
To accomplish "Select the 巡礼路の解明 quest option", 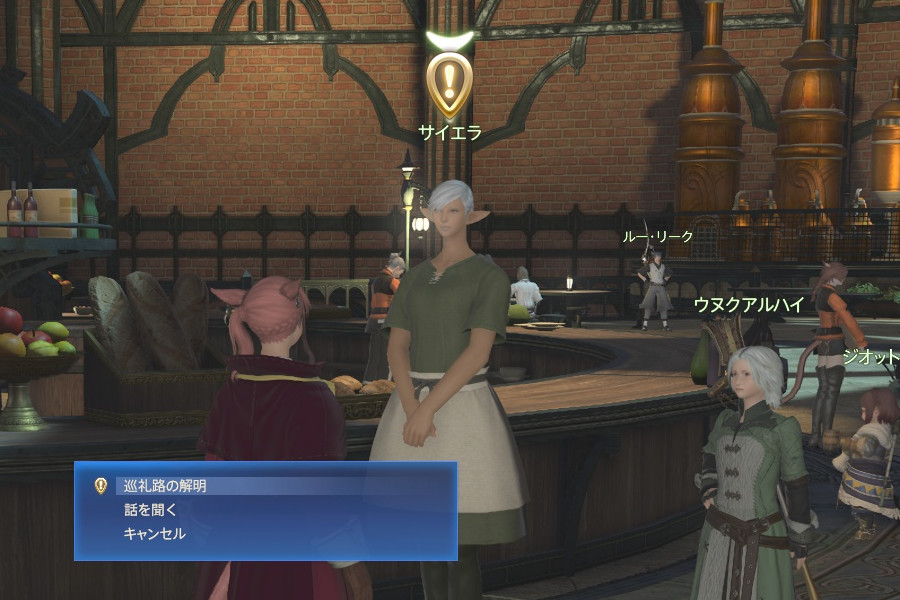I will [x=165, y=486].
